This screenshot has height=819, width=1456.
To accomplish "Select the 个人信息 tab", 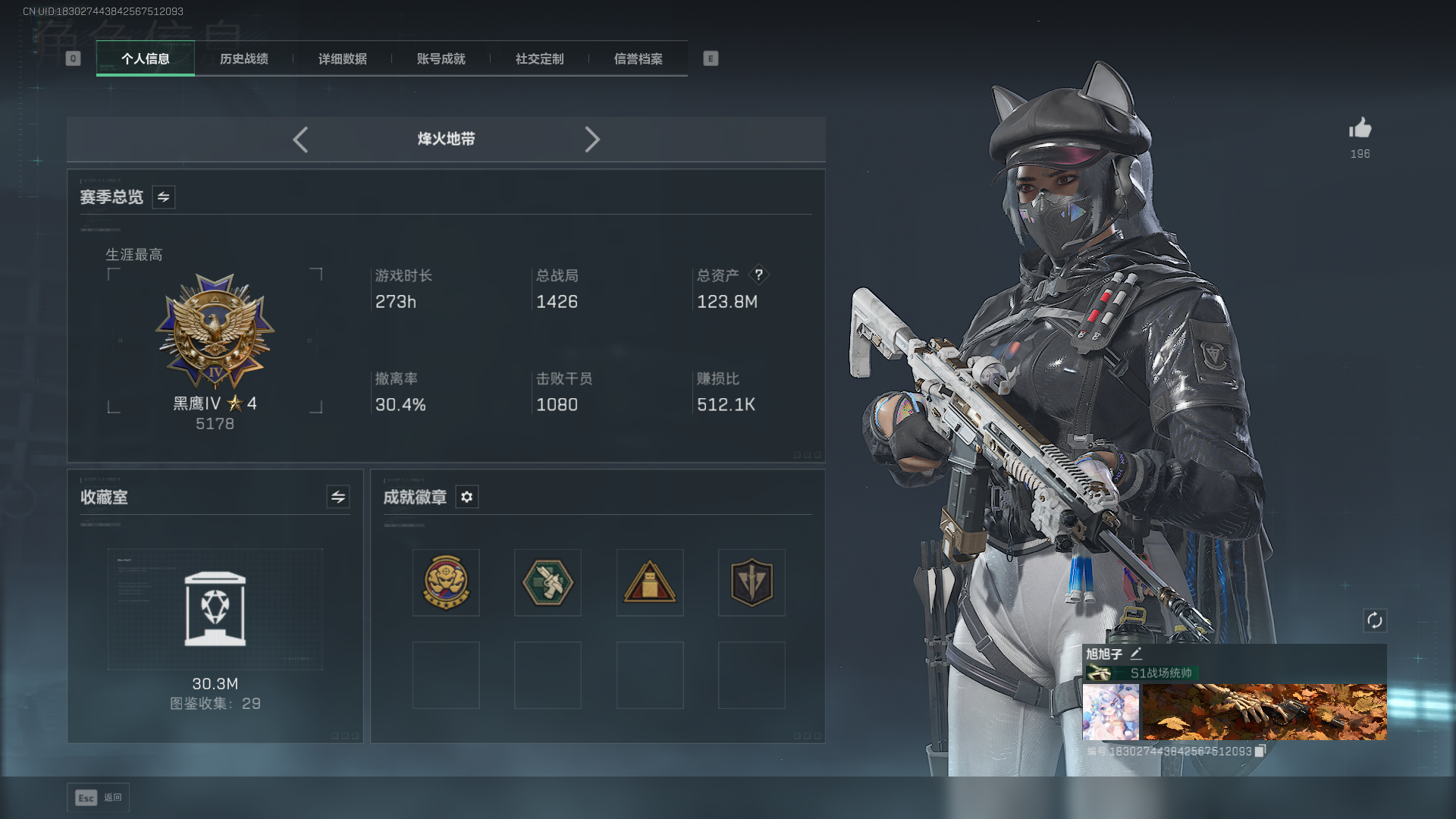I will [146, 59].
